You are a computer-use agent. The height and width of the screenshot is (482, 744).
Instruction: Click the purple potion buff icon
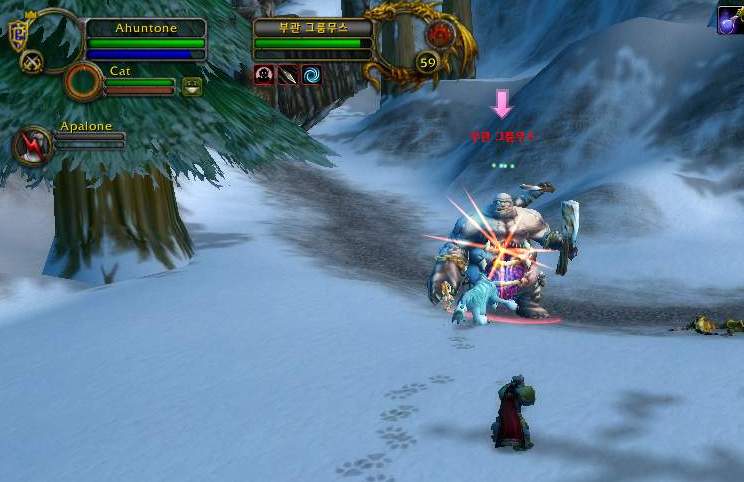tap(732, 20)
